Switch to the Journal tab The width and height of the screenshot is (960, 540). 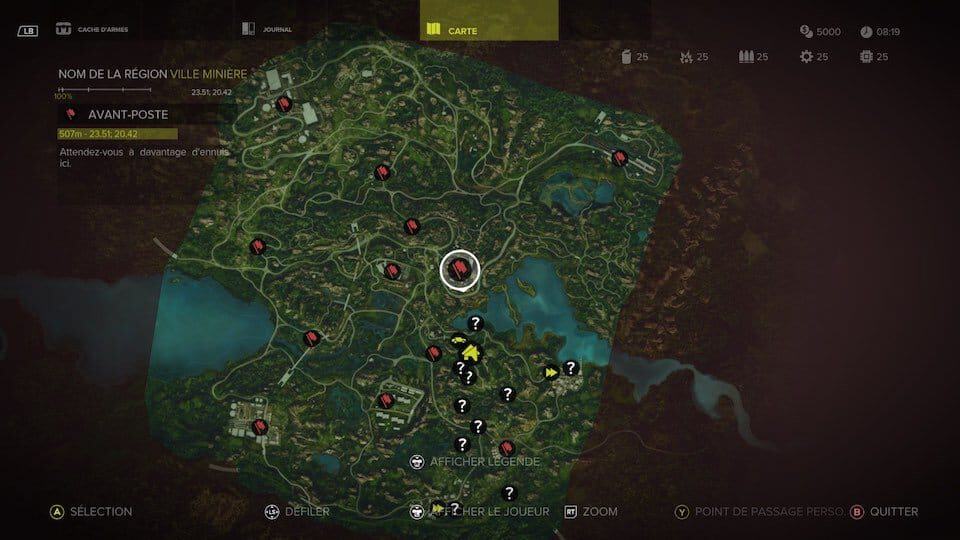(x=268, y=30)
